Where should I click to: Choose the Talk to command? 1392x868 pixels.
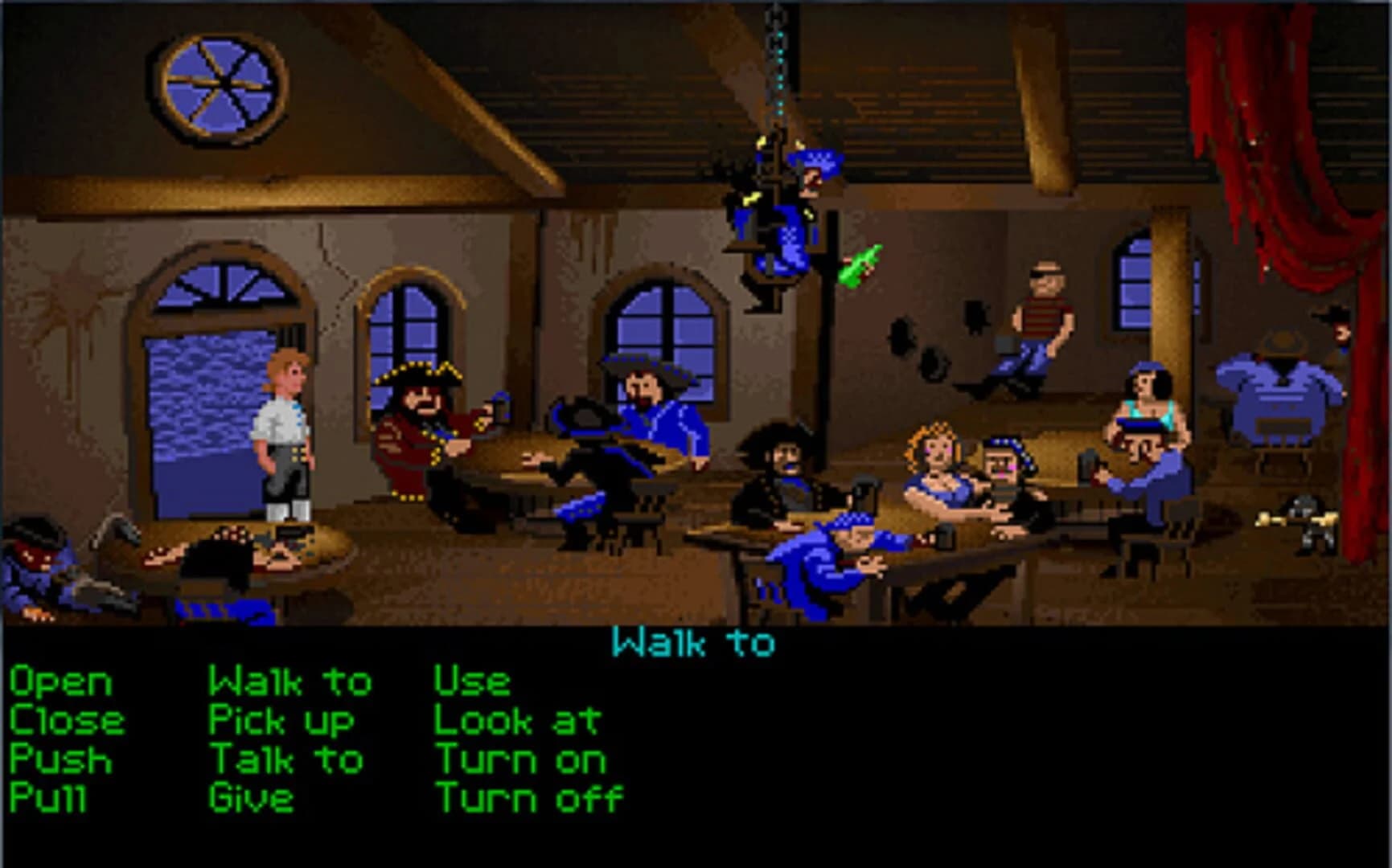point(285,758)
